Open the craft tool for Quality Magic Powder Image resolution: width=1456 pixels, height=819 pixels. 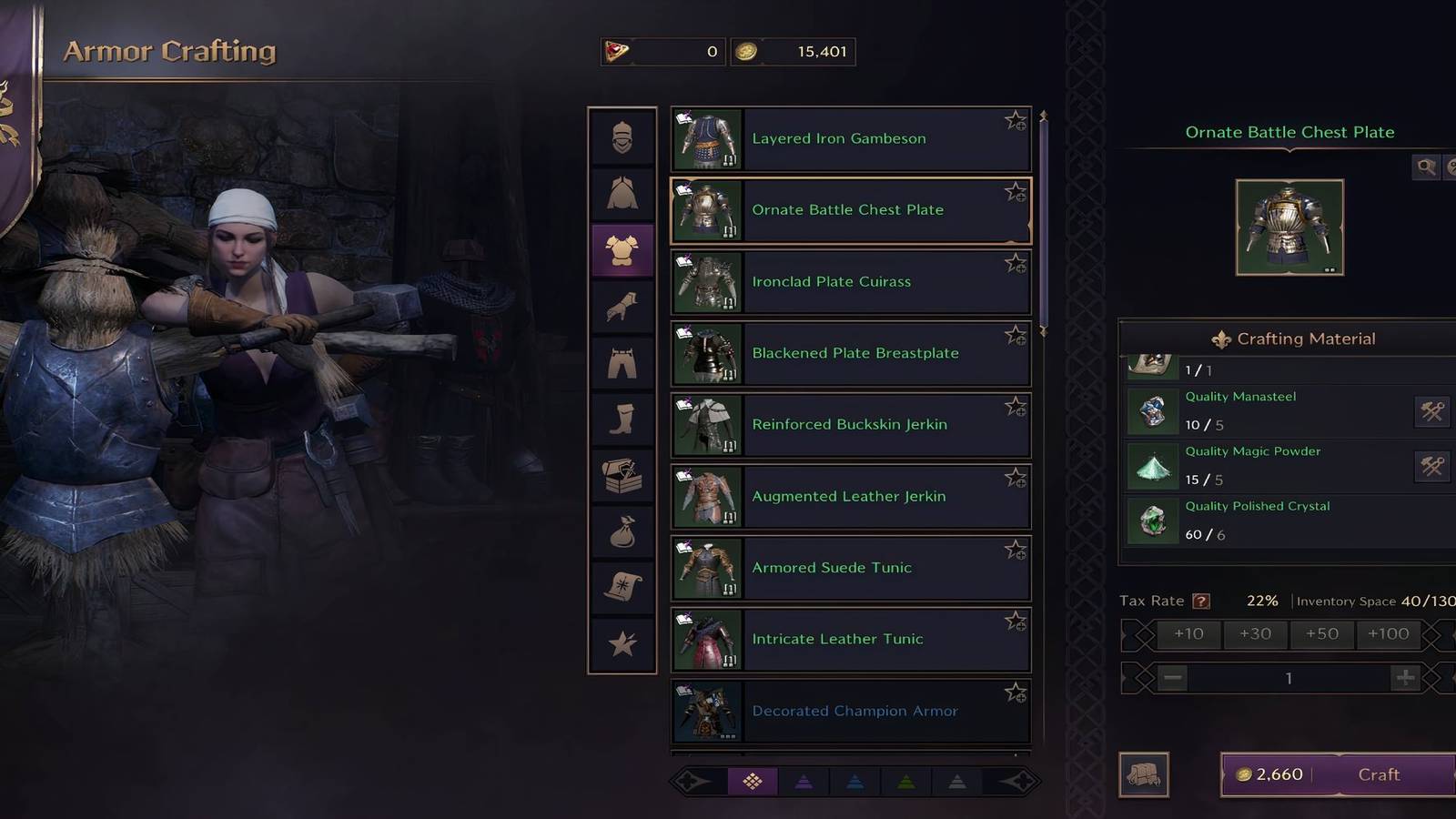coord(1430,467)
